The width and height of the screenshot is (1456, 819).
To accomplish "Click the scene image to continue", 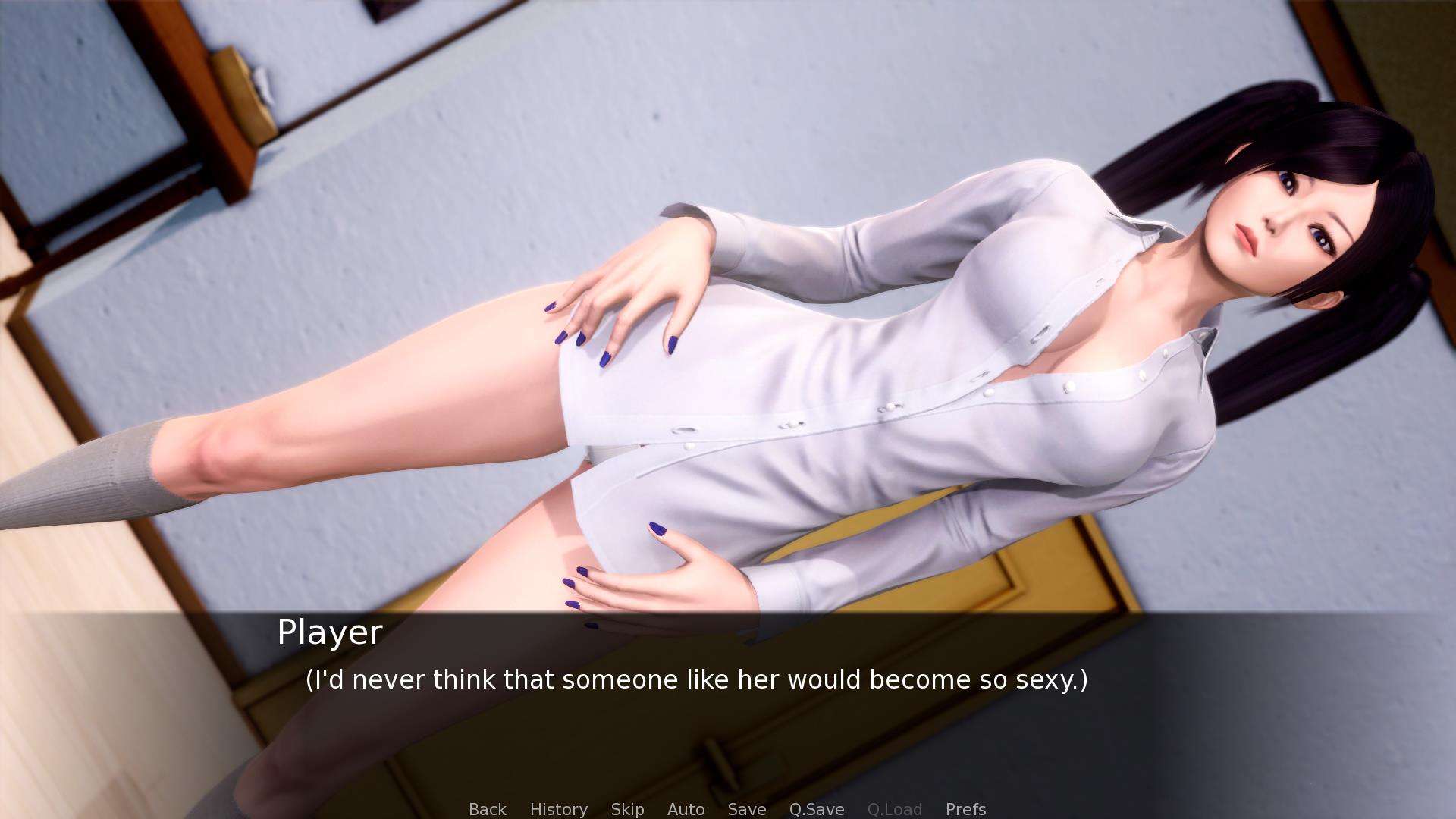I will point(728,303).
